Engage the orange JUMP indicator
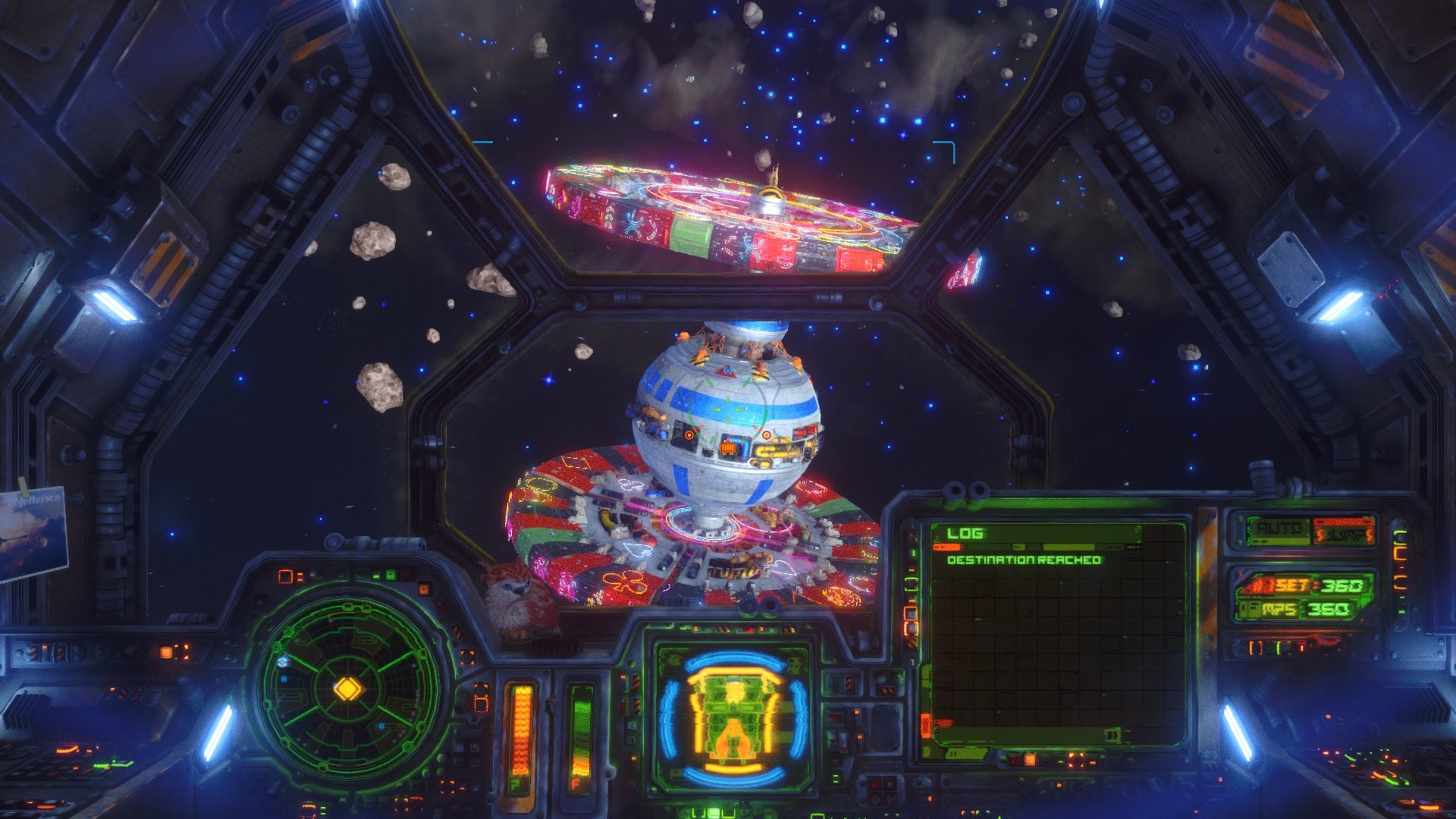 pyautogui.click(x=1343, y=532)
